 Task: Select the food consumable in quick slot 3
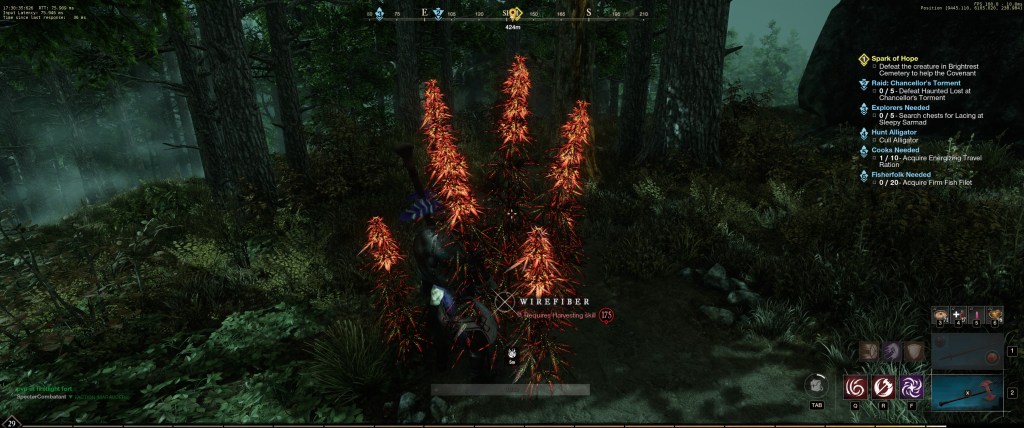[x=941, y=316]
